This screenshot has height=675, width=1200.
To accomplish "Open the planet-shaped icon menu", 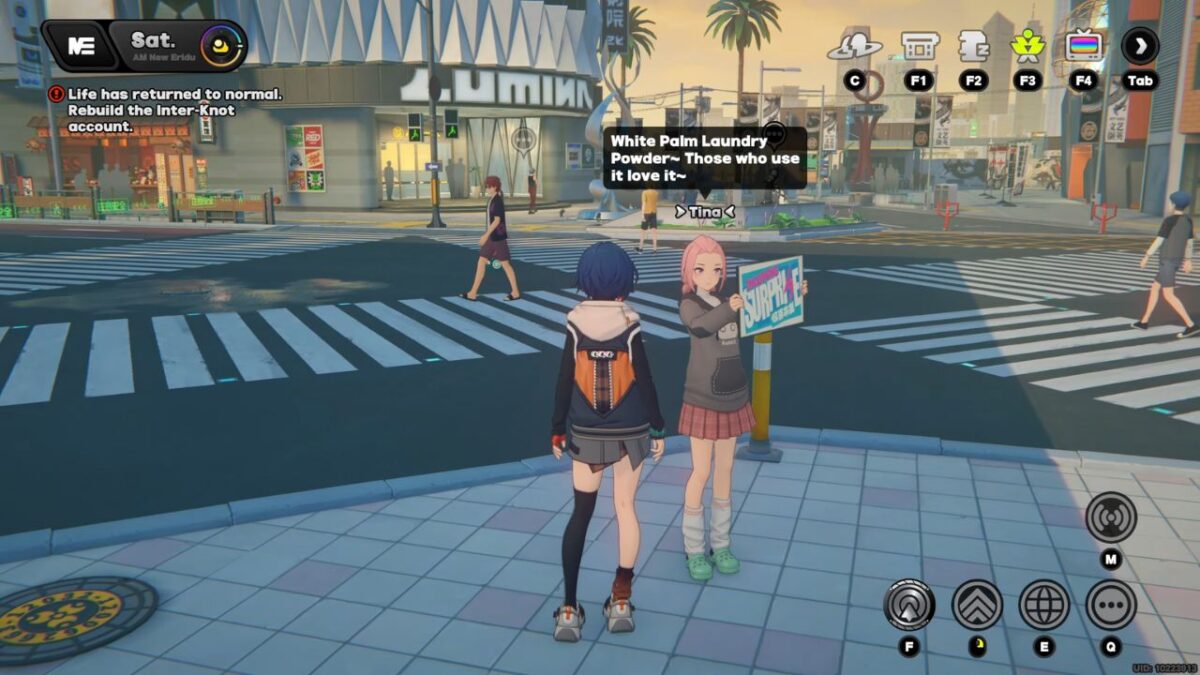I will (x=854, y=46).
